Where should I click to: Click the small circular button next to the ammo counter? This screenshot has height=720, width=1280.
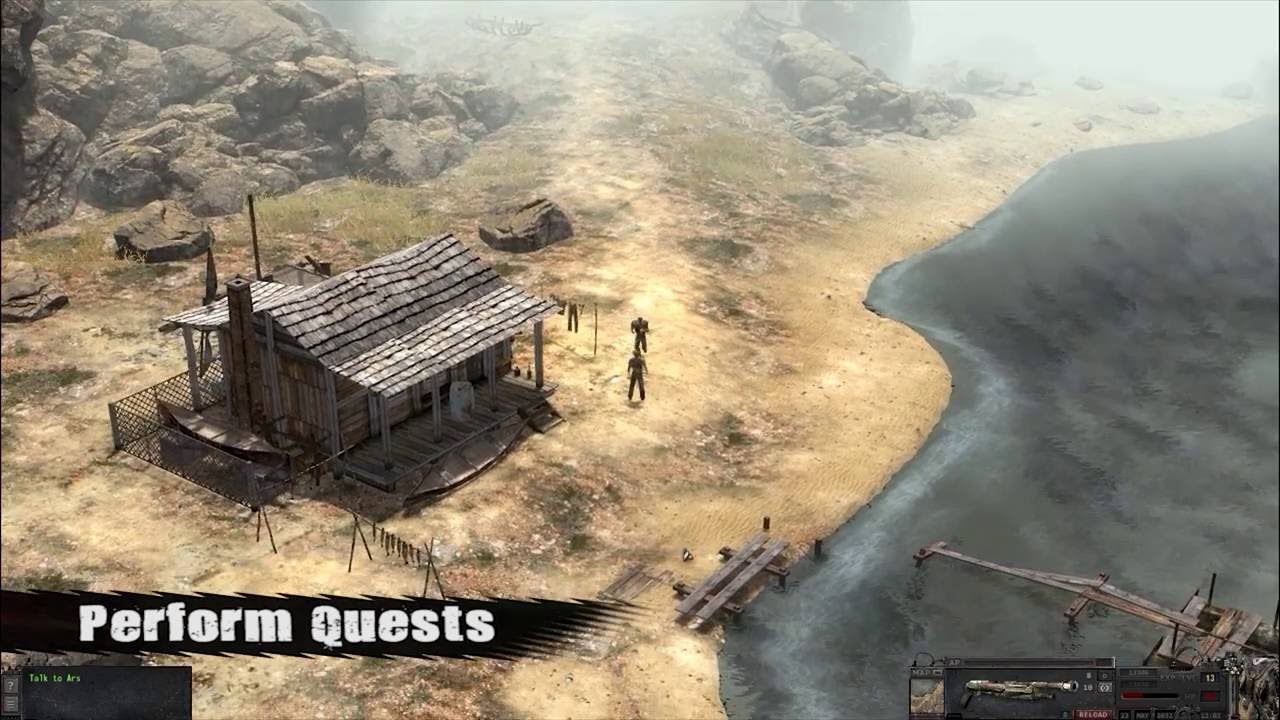tap(1104, 674)
